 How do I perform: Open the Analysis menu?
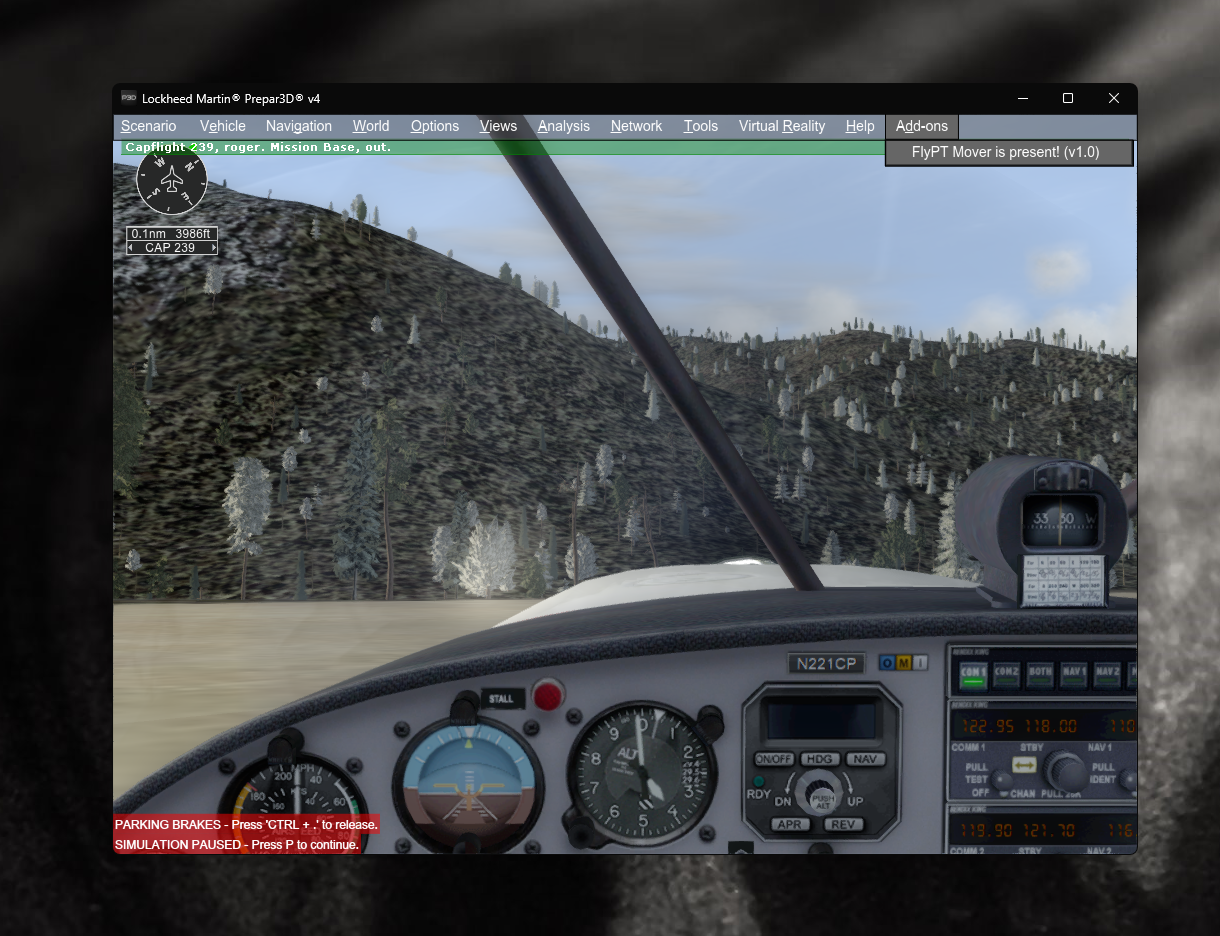pyautogui.click(x=563, y=126)
